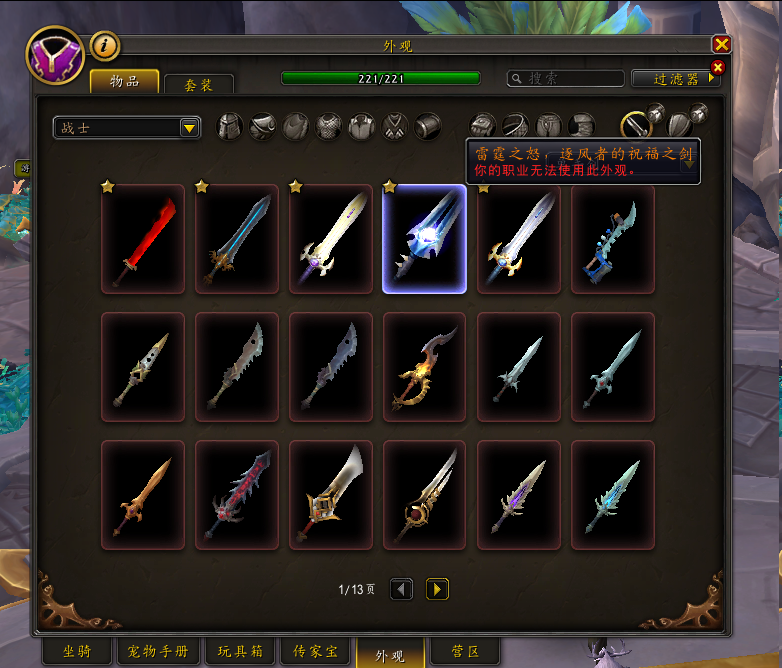Image resolution: width=782 pixels, height=668 pixels.
Task: Open the 坐骑 mounts tab
Action: tap(76, 652)
